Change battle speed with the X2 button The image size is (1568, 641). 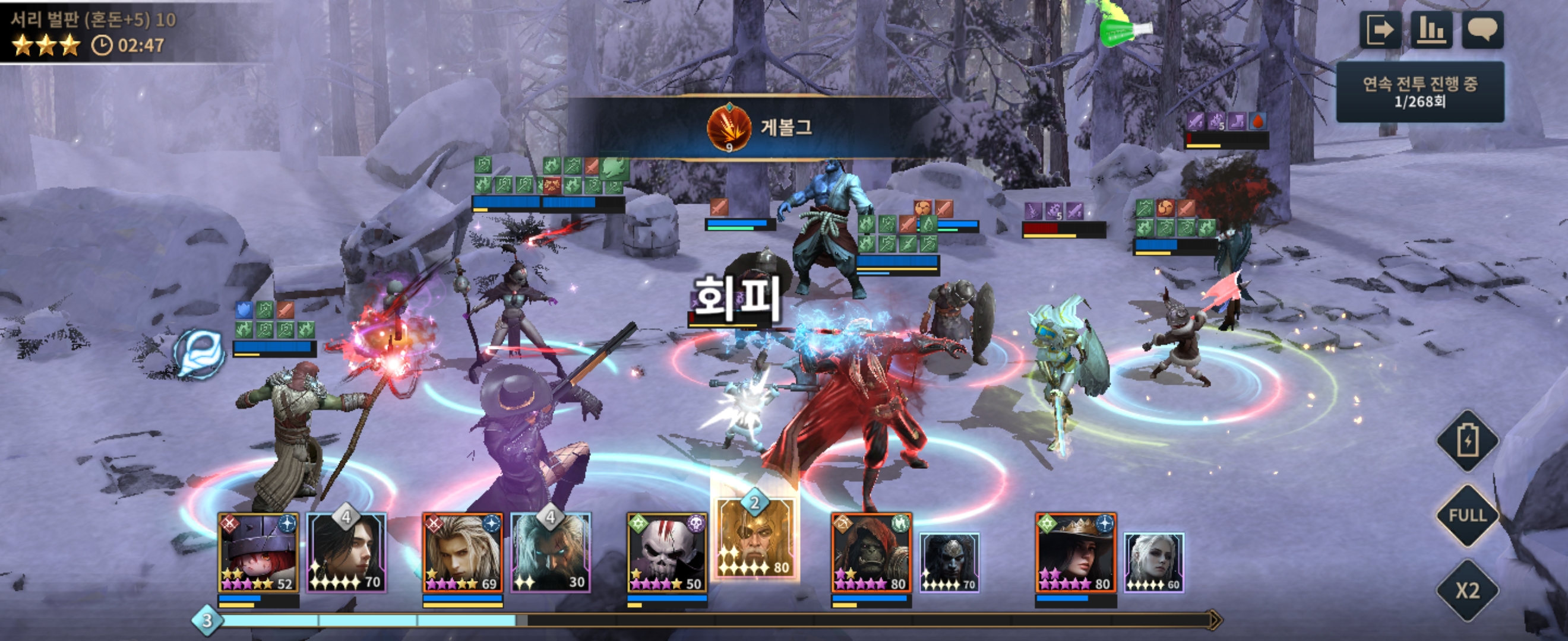(x=1468, y=590)
